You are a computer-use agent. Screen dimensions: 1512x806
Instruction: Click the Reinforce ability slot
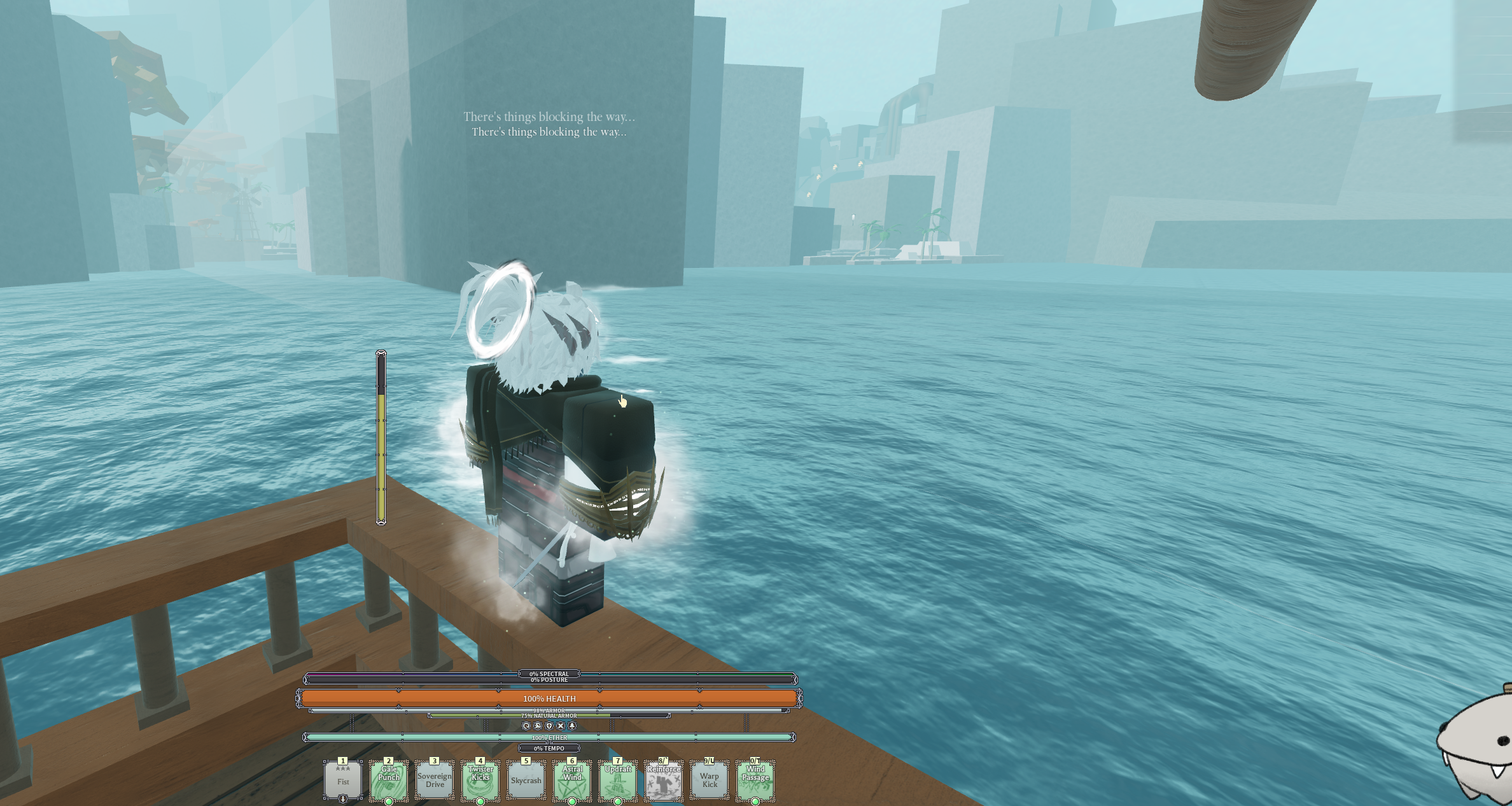pos(664,780)
